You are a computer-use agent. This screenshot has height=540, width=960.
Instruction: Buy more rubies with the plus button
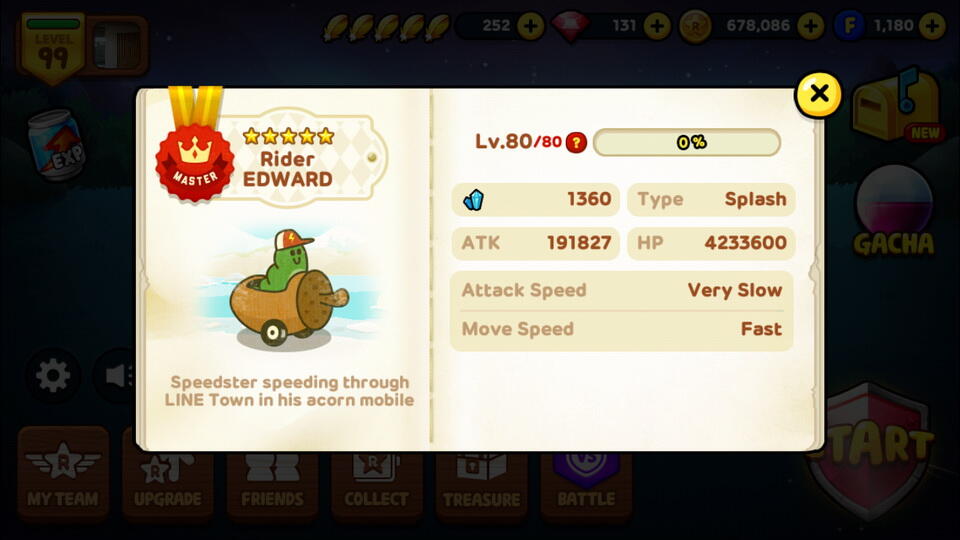point(657,26)
